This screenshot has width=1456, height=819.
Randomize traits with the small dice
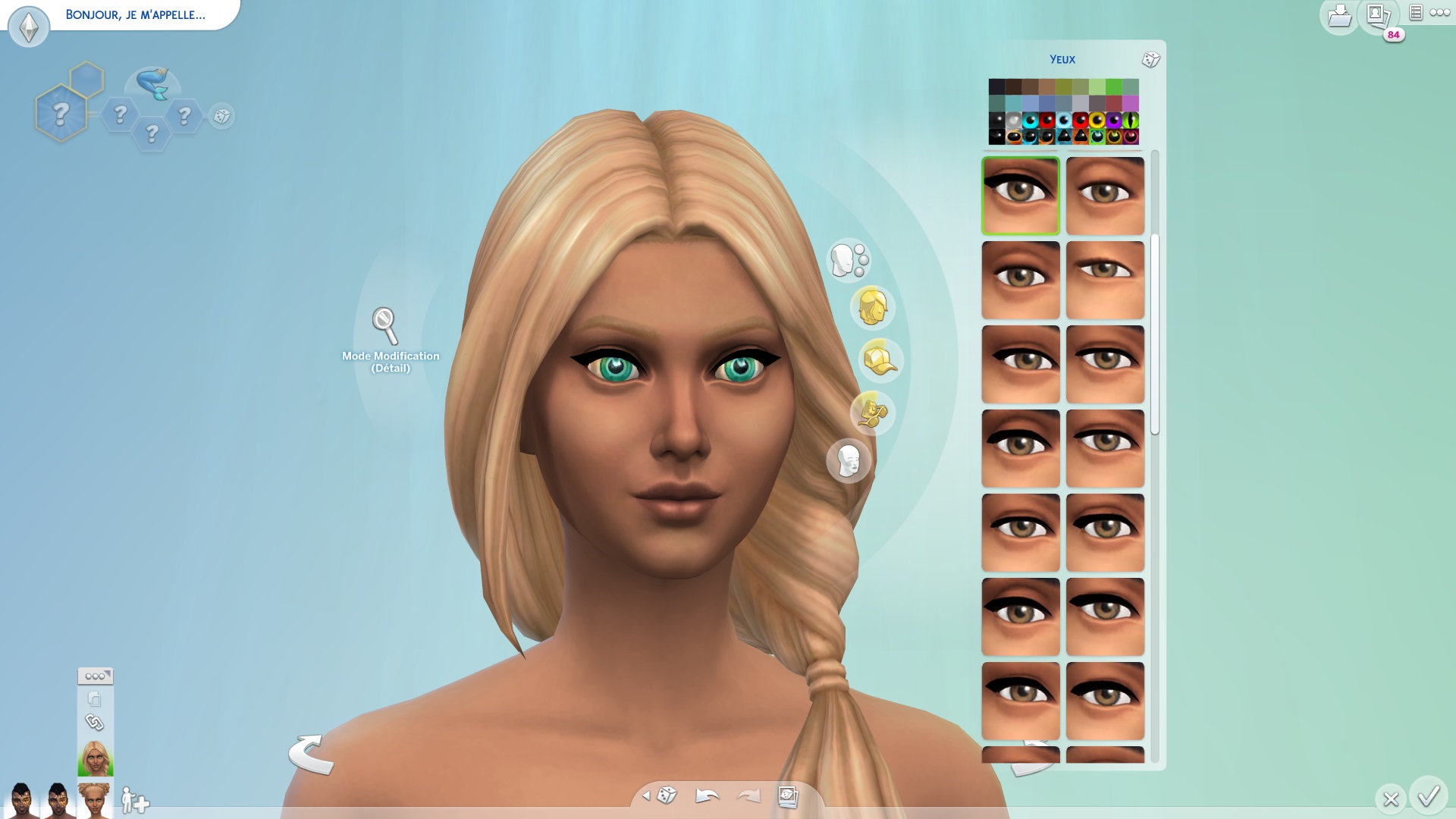222,116
